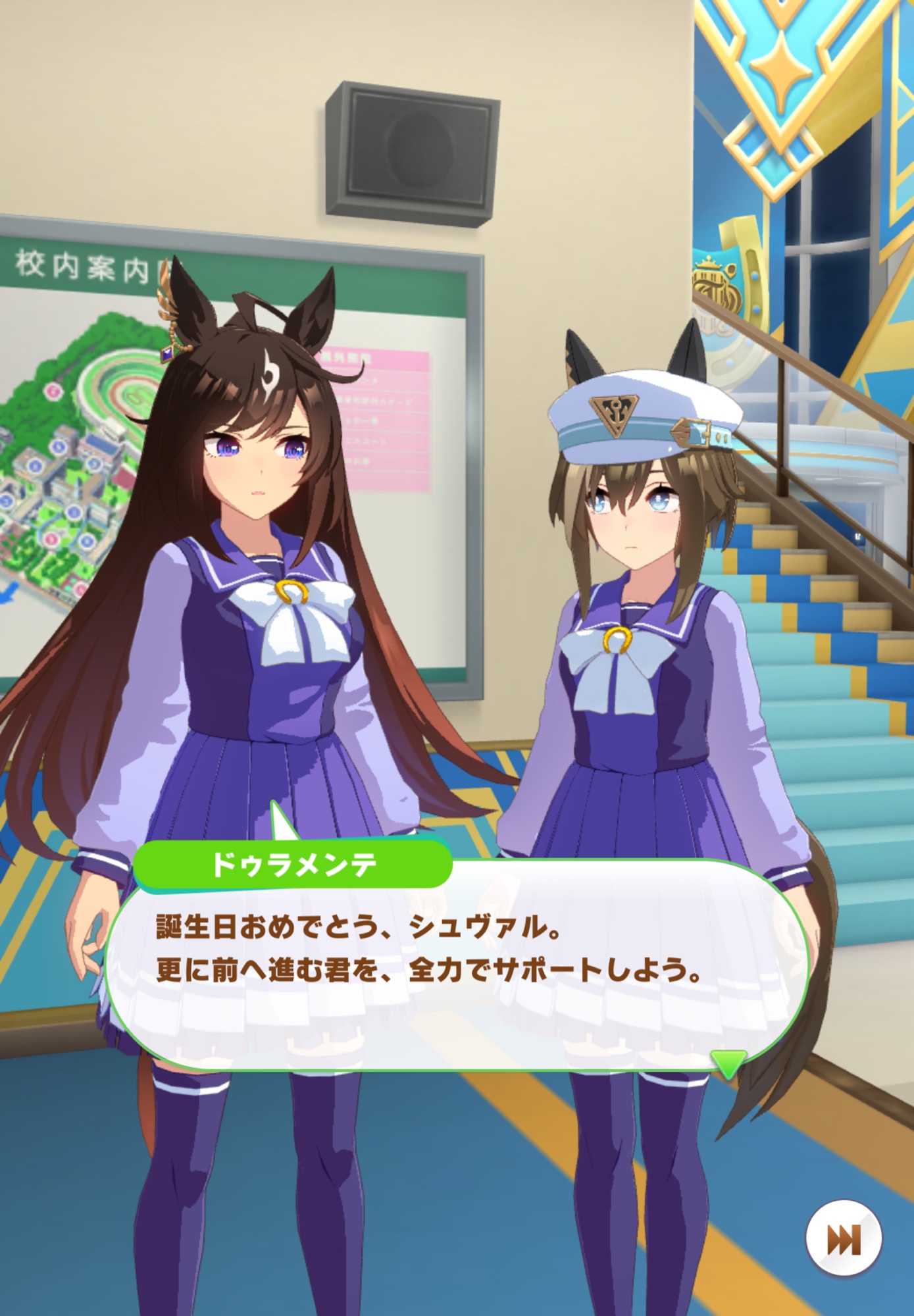Skip the dialogue with the fast-forward button
The width and height of the screenshot is (914, 1316).
(843, 1239)
